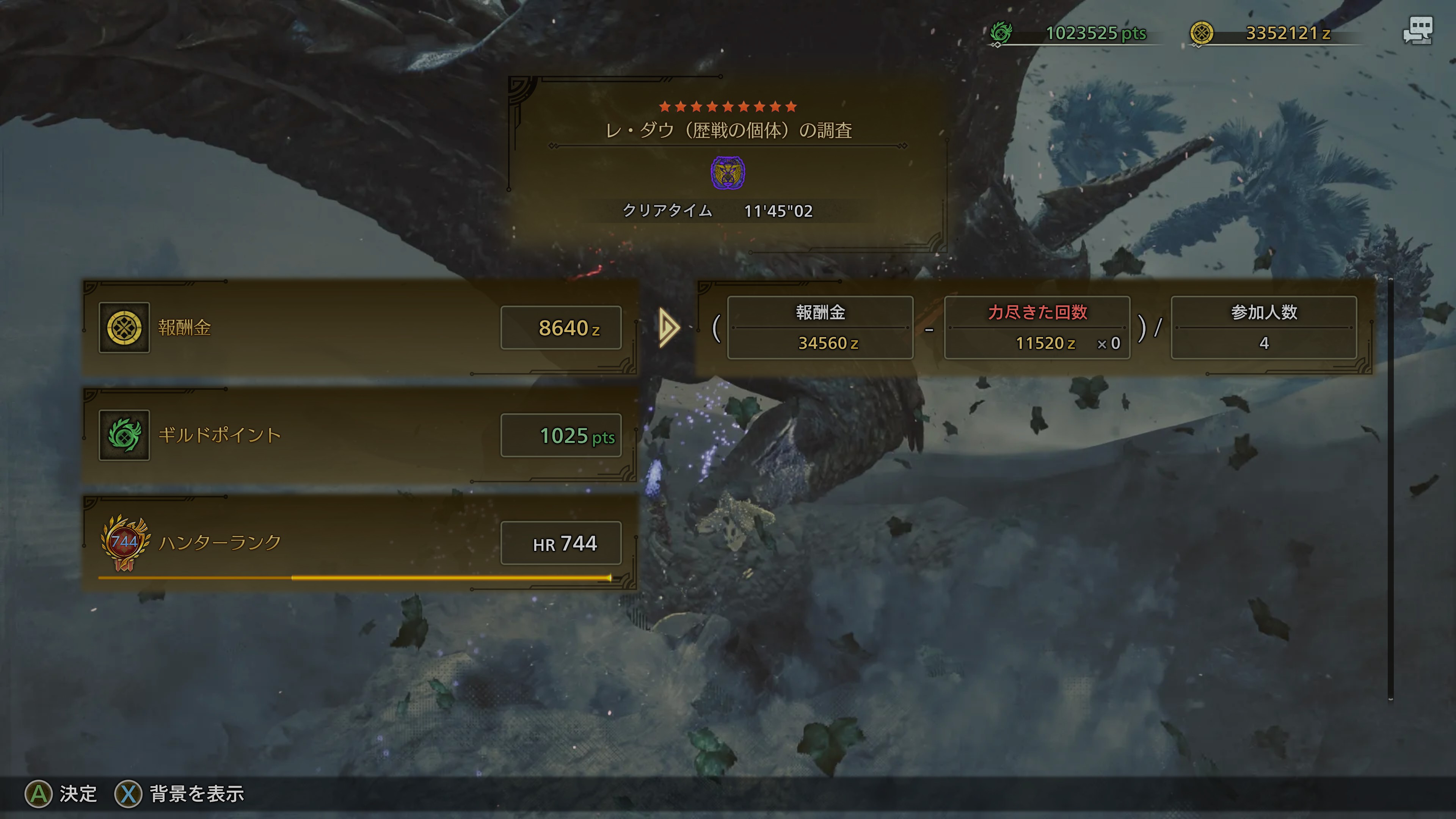Screen dimensions: 1456x819
Task: Select the ギルドポイント row
Action: 359,435
